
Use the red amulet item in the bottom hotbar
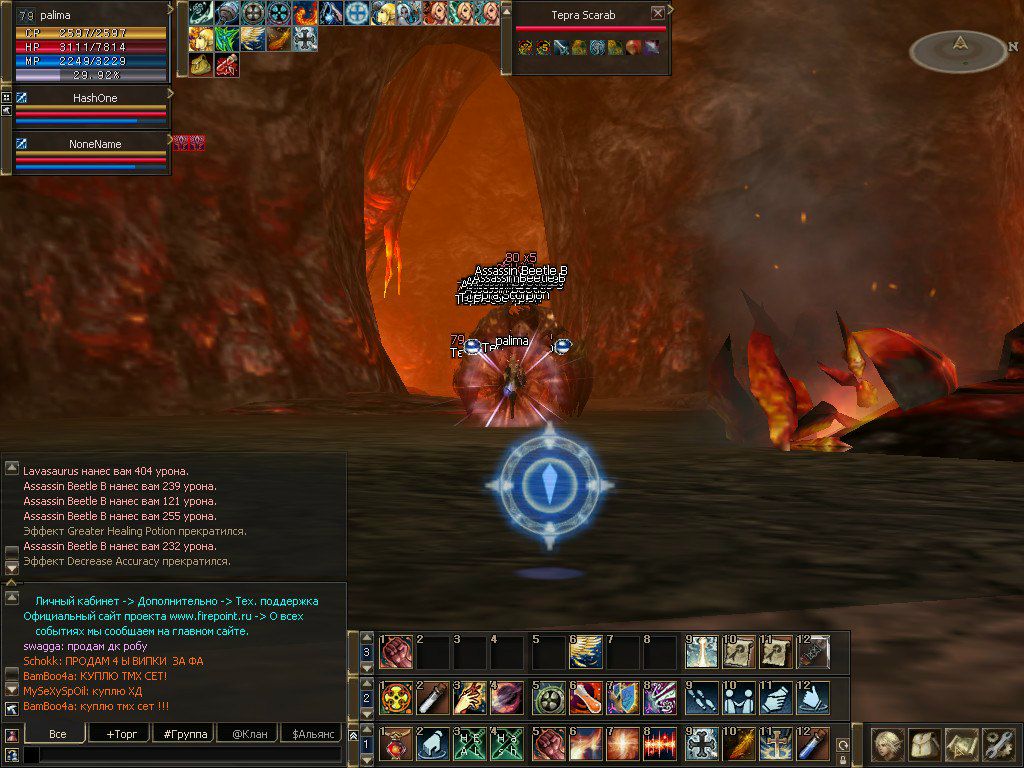(395, 745)
